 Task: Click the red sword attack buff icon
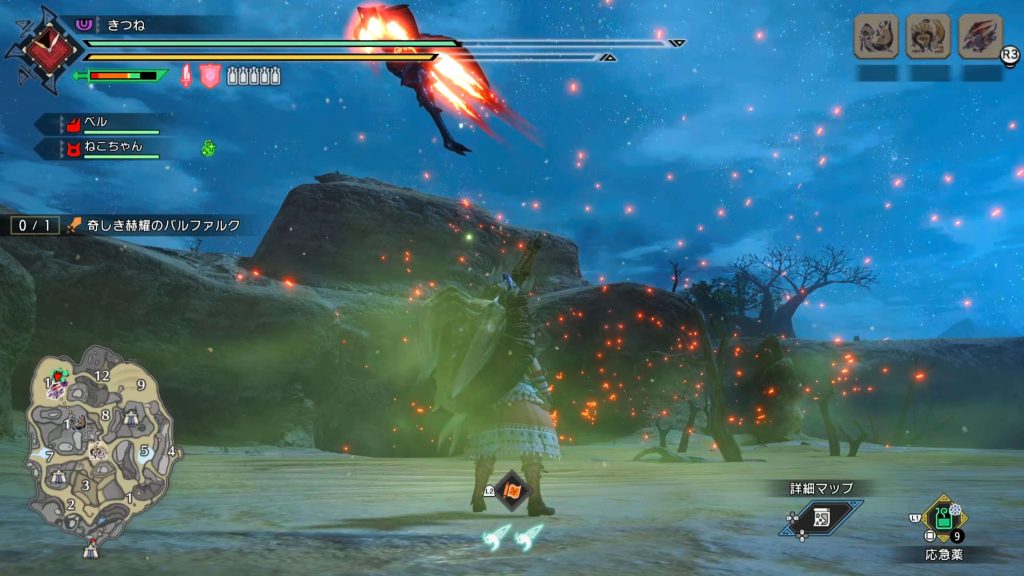pyautogui.click(x=186, y=75)
